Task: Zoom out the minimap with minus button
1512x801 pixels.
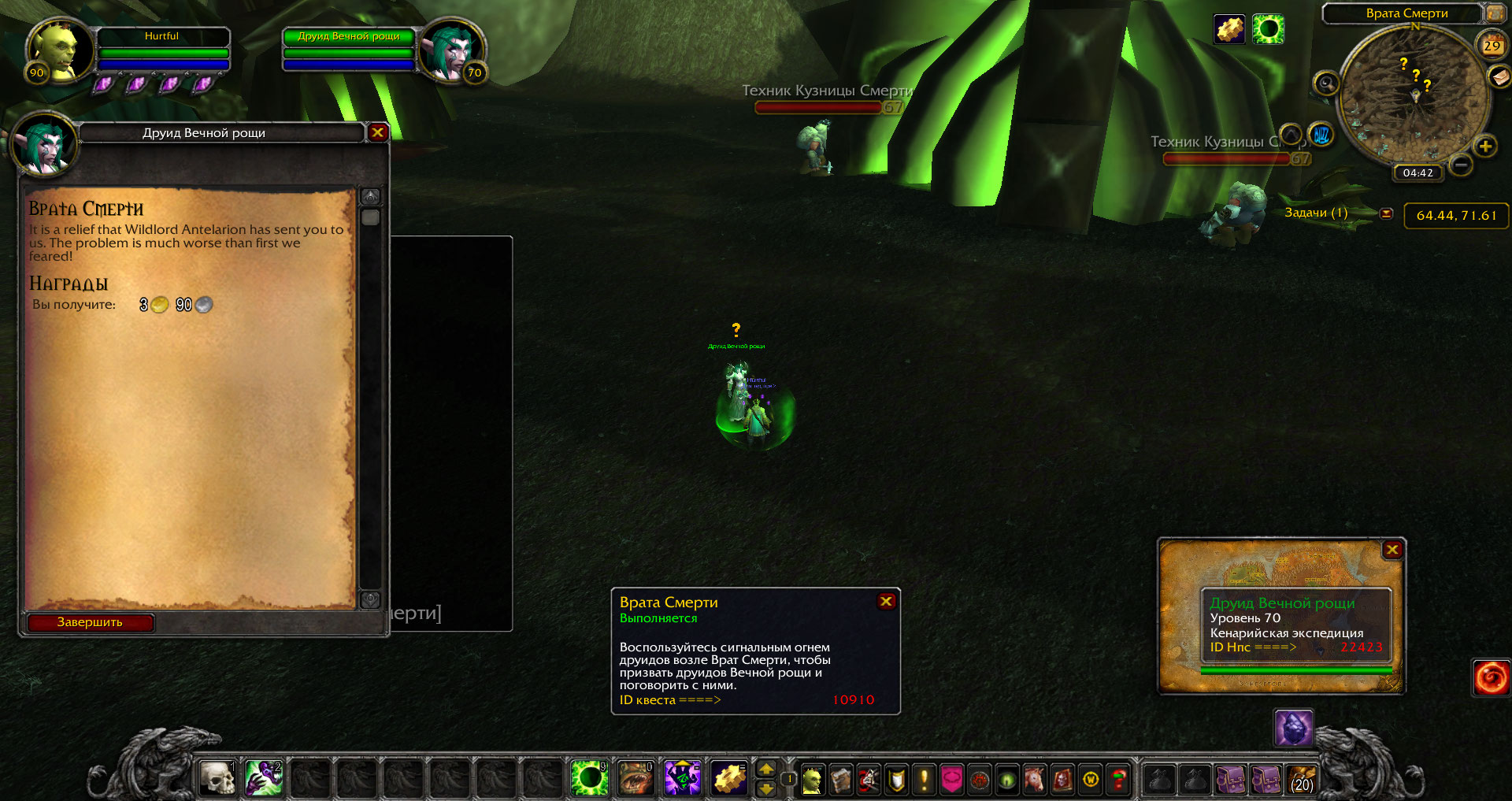Action: coord(1461,165)
